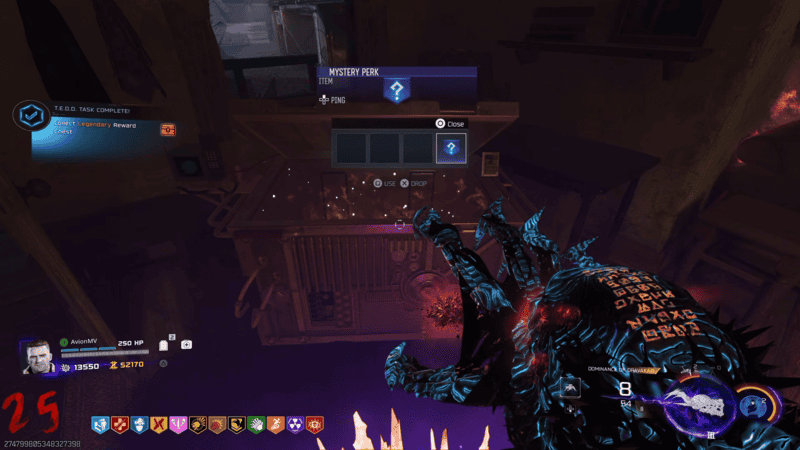The image size is (800, 450).
Task: Select the pink perk icon
Action: pyautogui.click(x=178, y=426)
